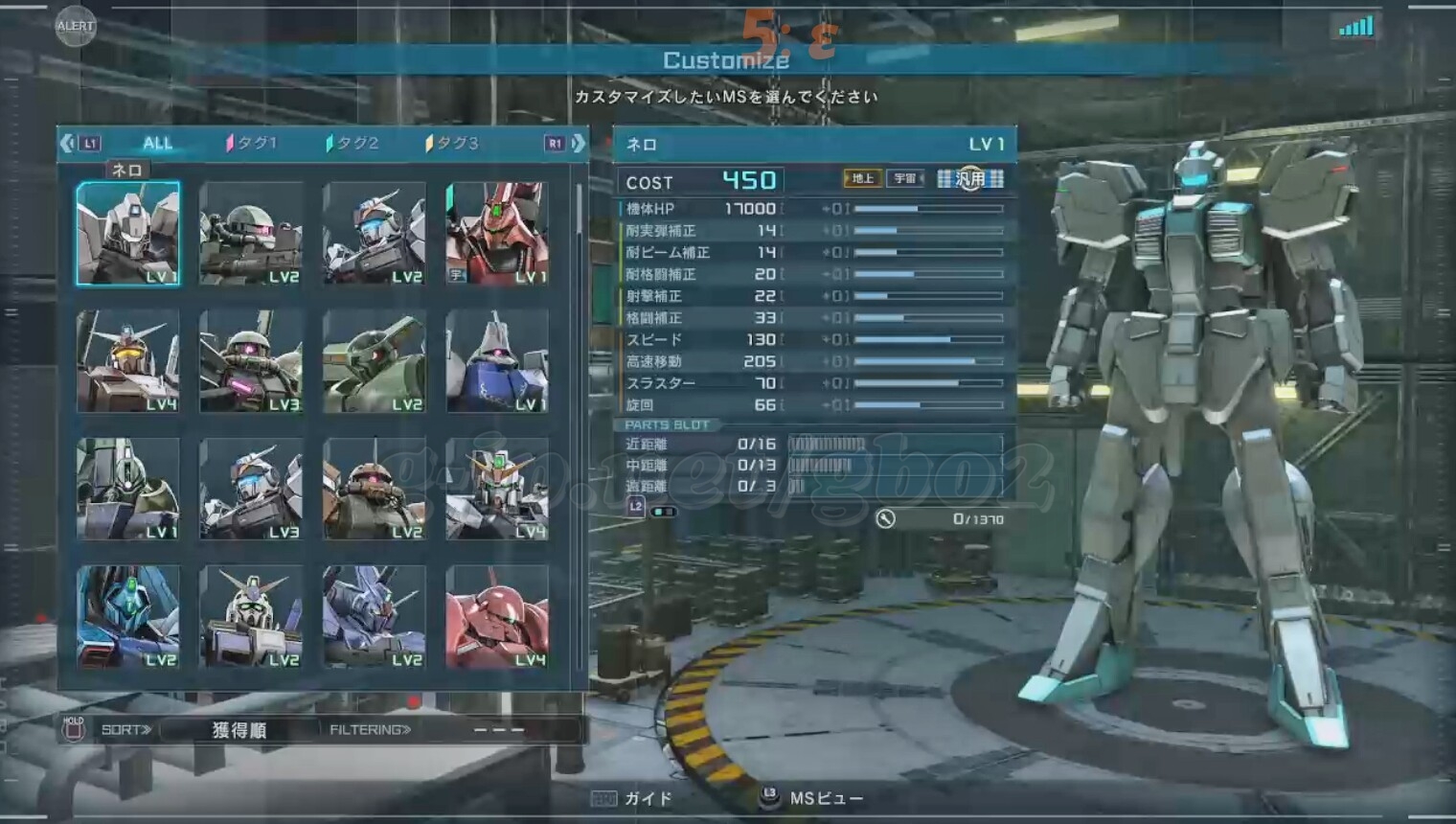Open the sort order field showing 獲得順
The image size is (1456, 824).
tap(239, 730)
